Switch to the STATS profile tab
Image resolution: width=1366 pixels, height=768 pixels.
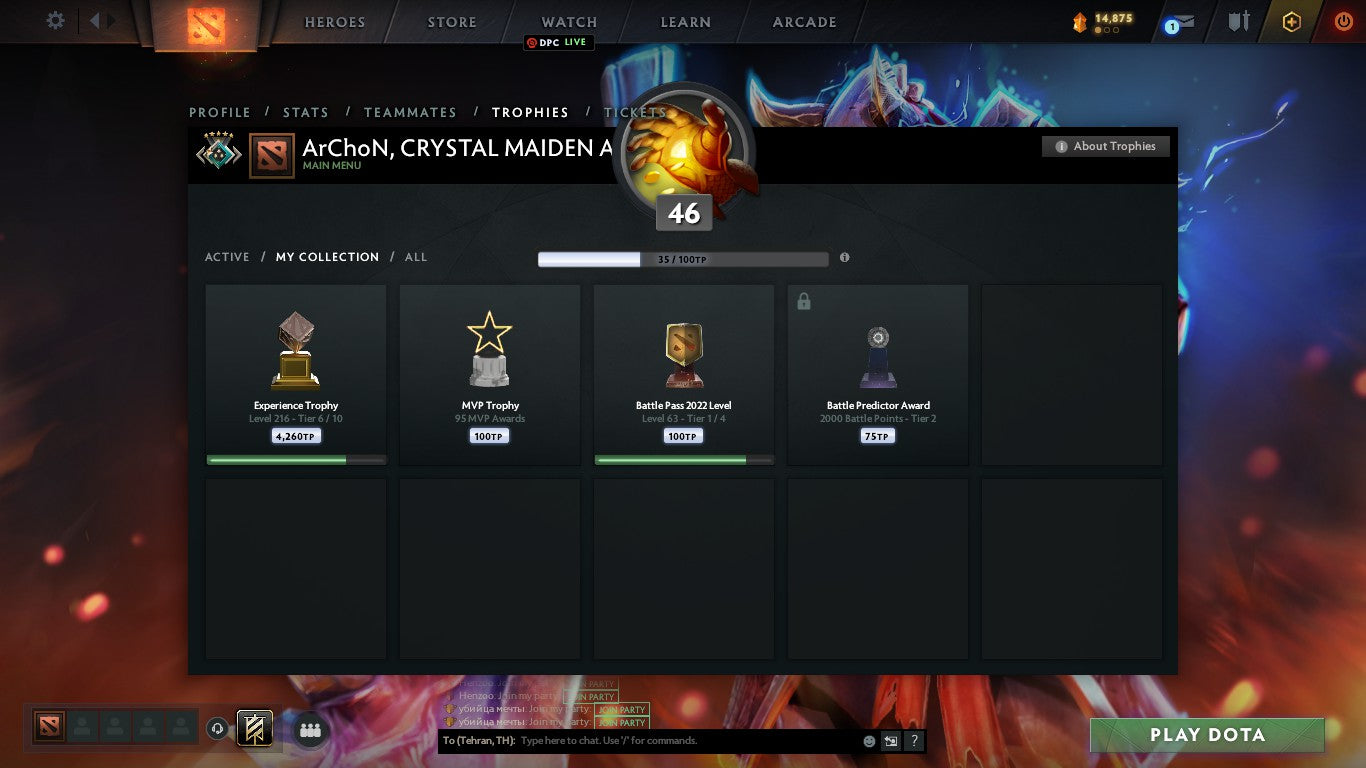coord(305,112)
